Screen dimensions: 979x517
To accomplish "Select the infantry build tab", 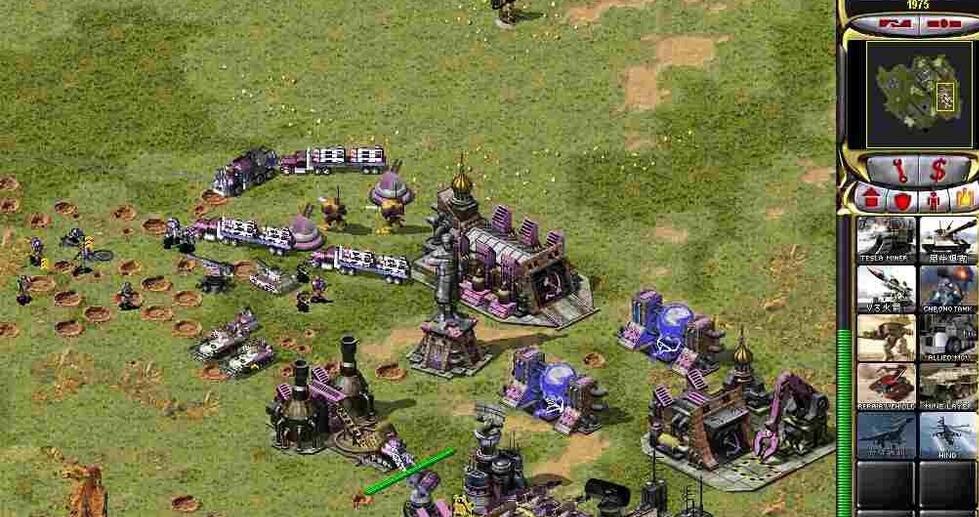I will pos(933,198).
